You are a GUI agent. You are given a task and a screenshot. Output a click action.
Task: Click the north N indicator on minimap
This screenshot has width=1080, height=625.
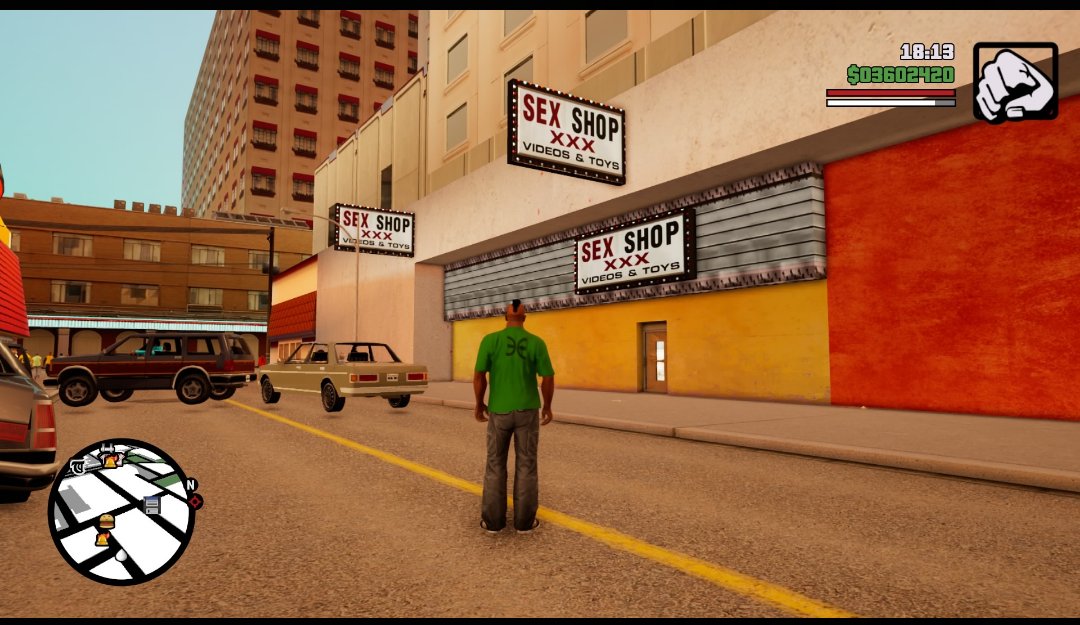point(190,485)
